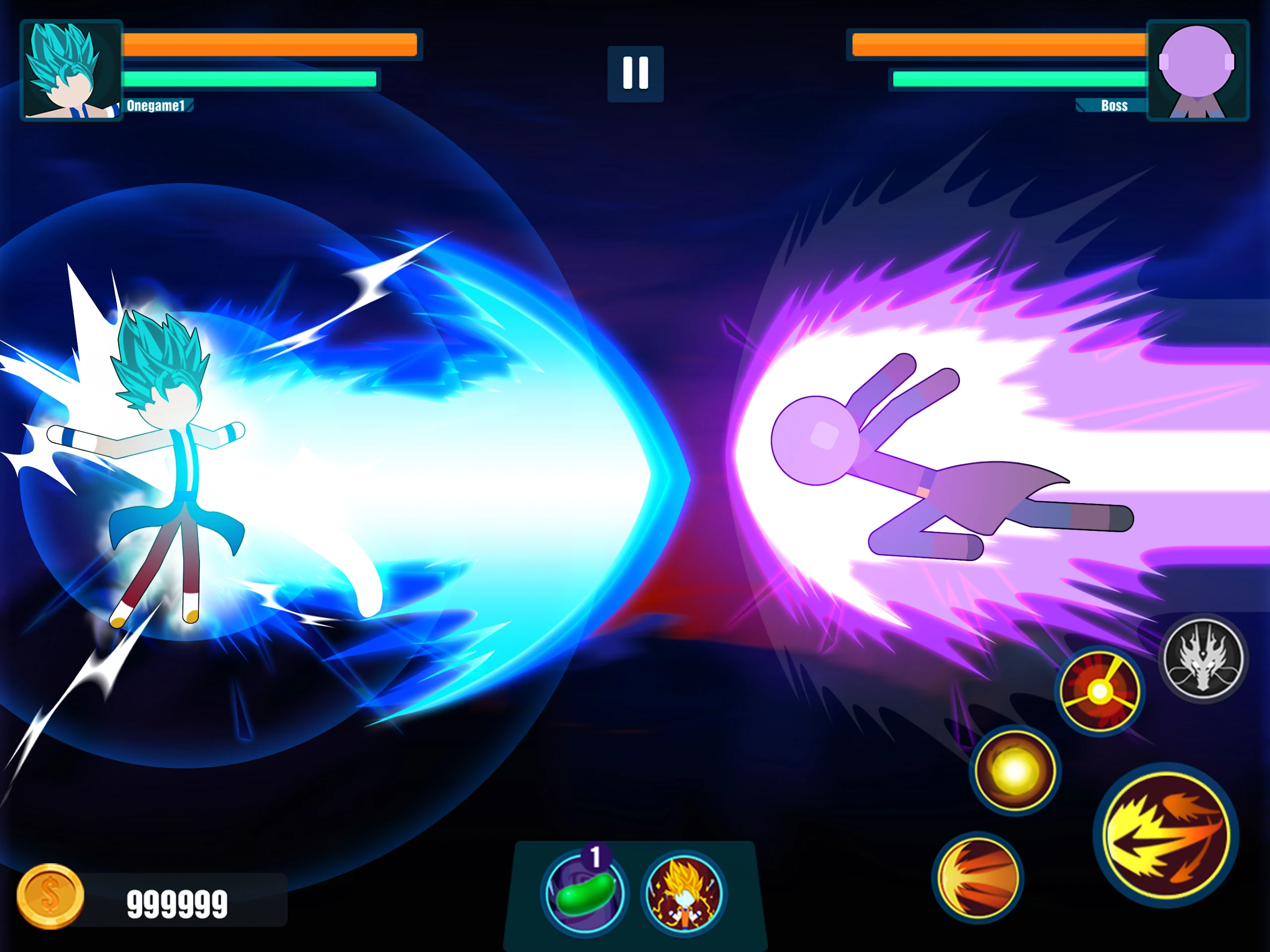Tap the large flaming dash attack button
The image size is (1270, 952).
(1166, 834)
